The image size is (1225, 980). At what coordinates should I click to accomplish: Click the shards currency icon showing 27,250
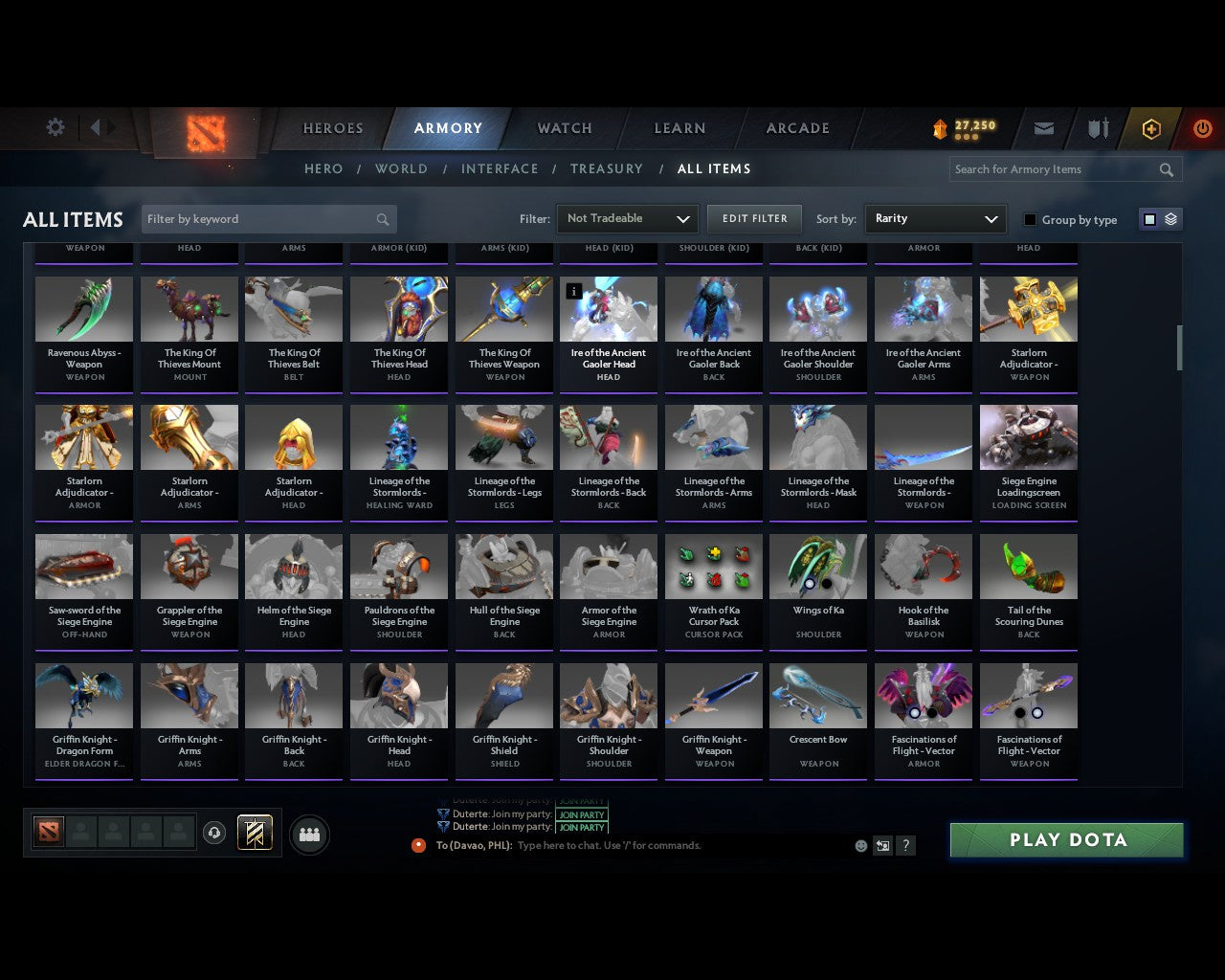click(x=962, y=127)
